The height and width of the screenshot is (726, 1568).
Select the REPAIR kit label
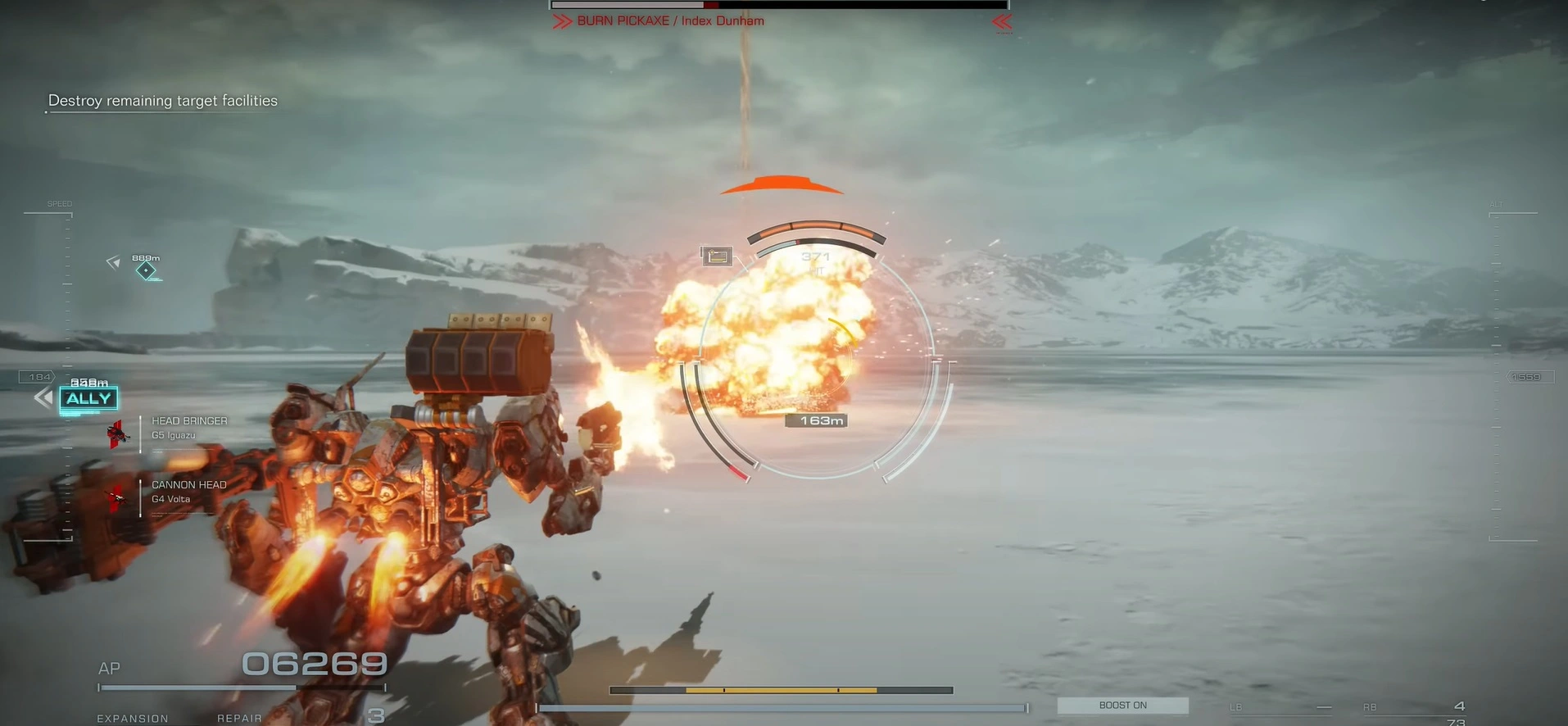[239, 718]
